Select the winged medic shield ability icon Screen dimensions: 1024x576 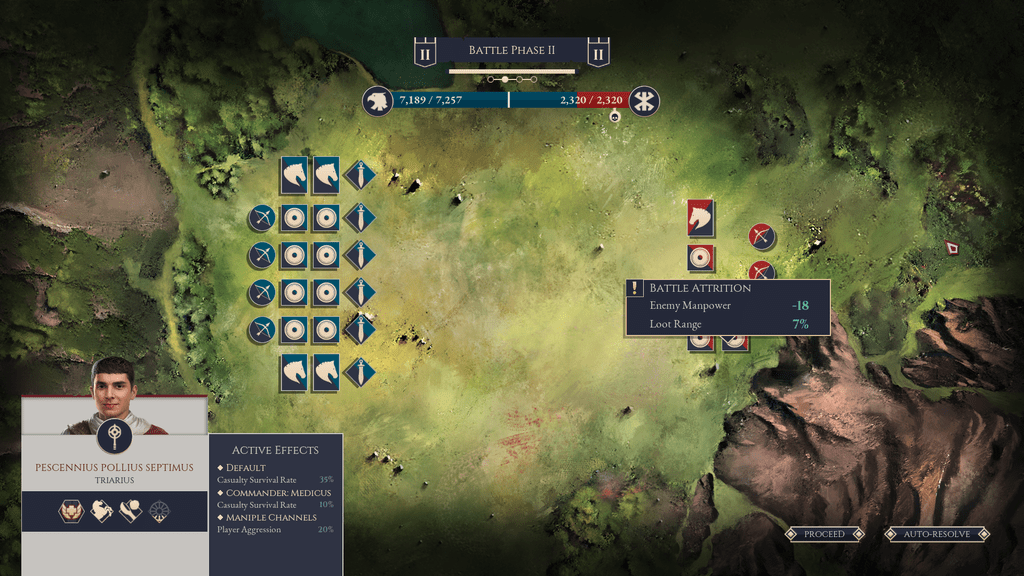coord(72,511)
